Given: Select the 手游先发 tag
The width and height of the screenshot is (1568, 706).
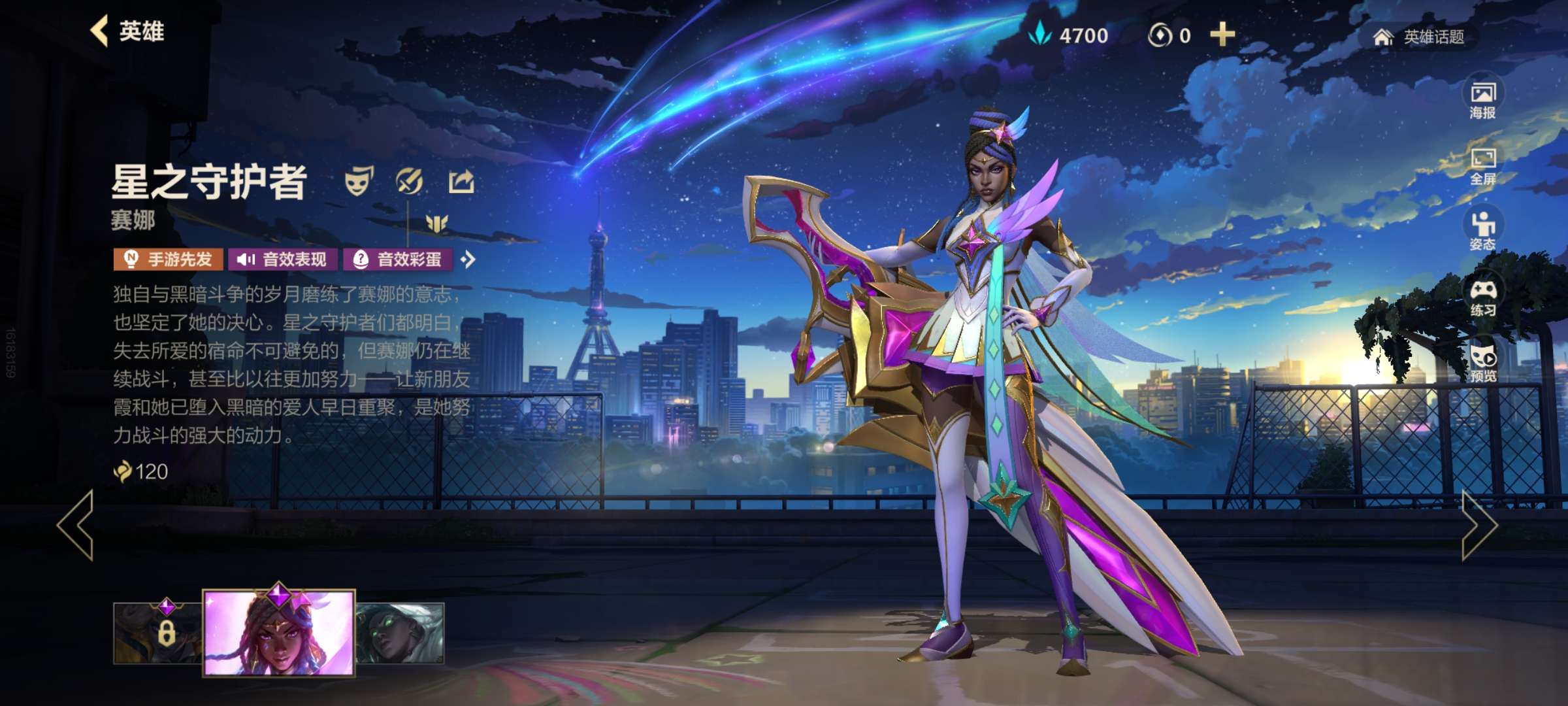Looking at the screenshot, I should coord(169,260).
